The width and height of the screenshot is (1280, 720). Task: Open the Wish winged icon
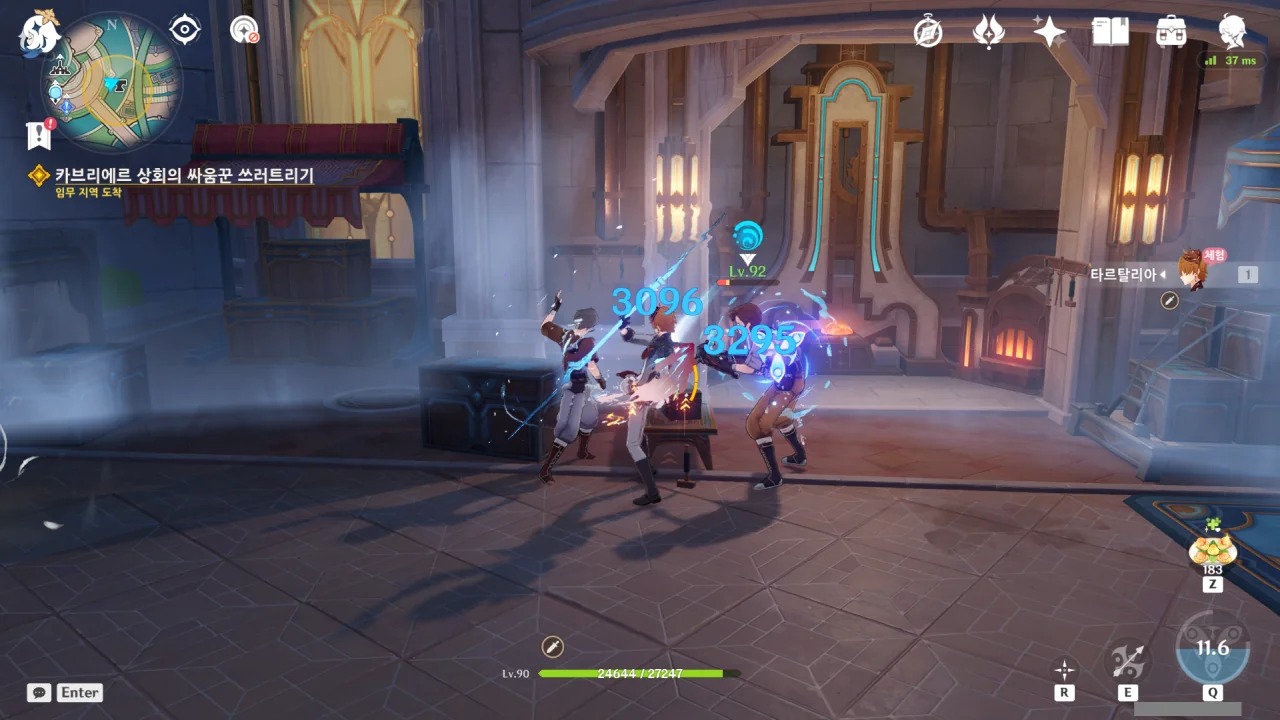[x=988, y=32]
